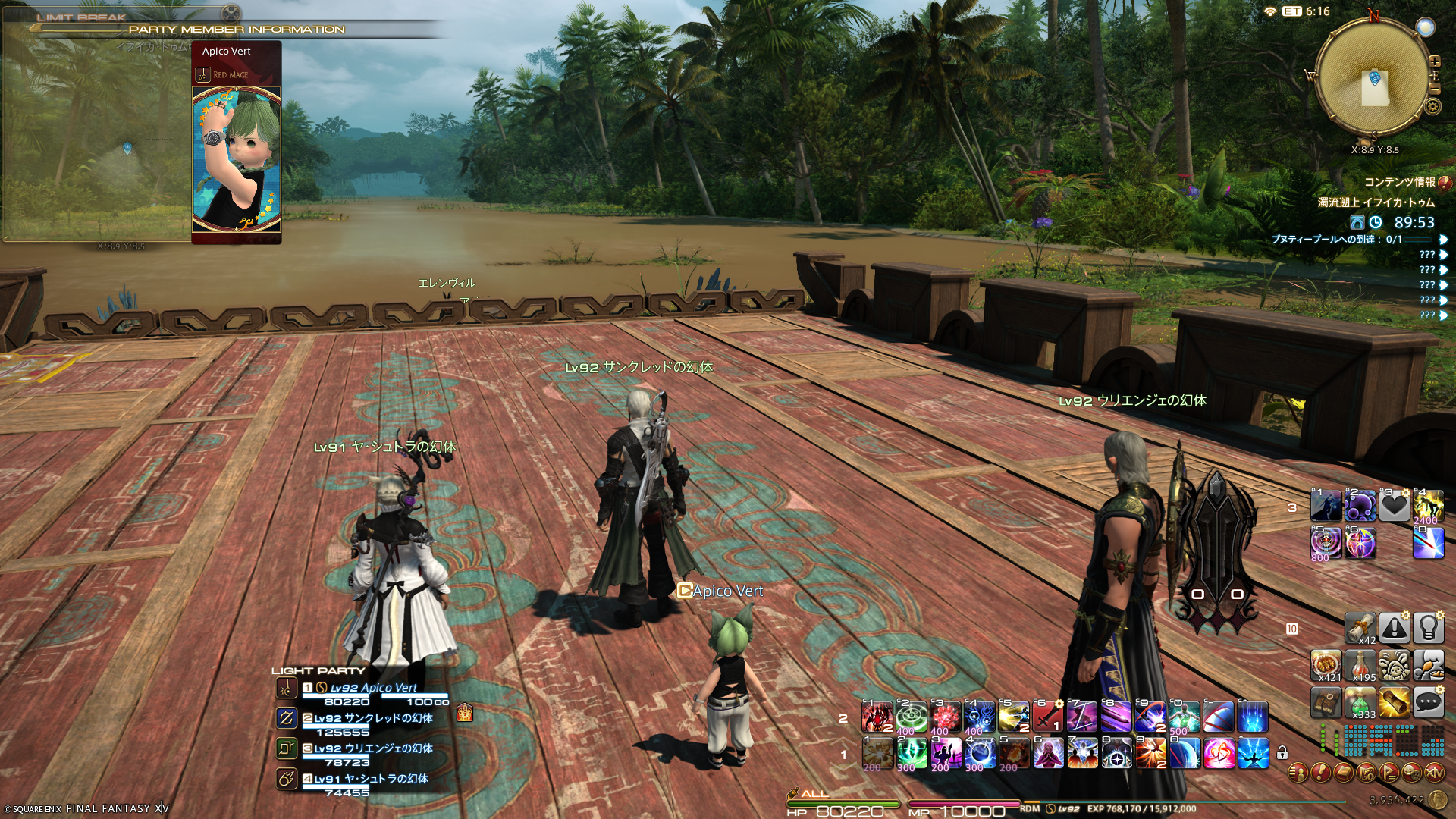Image resolution: width=1456 pixels, height=819 pixels.
Task: Use the green potion stack x333
Action: [1360, 703]
